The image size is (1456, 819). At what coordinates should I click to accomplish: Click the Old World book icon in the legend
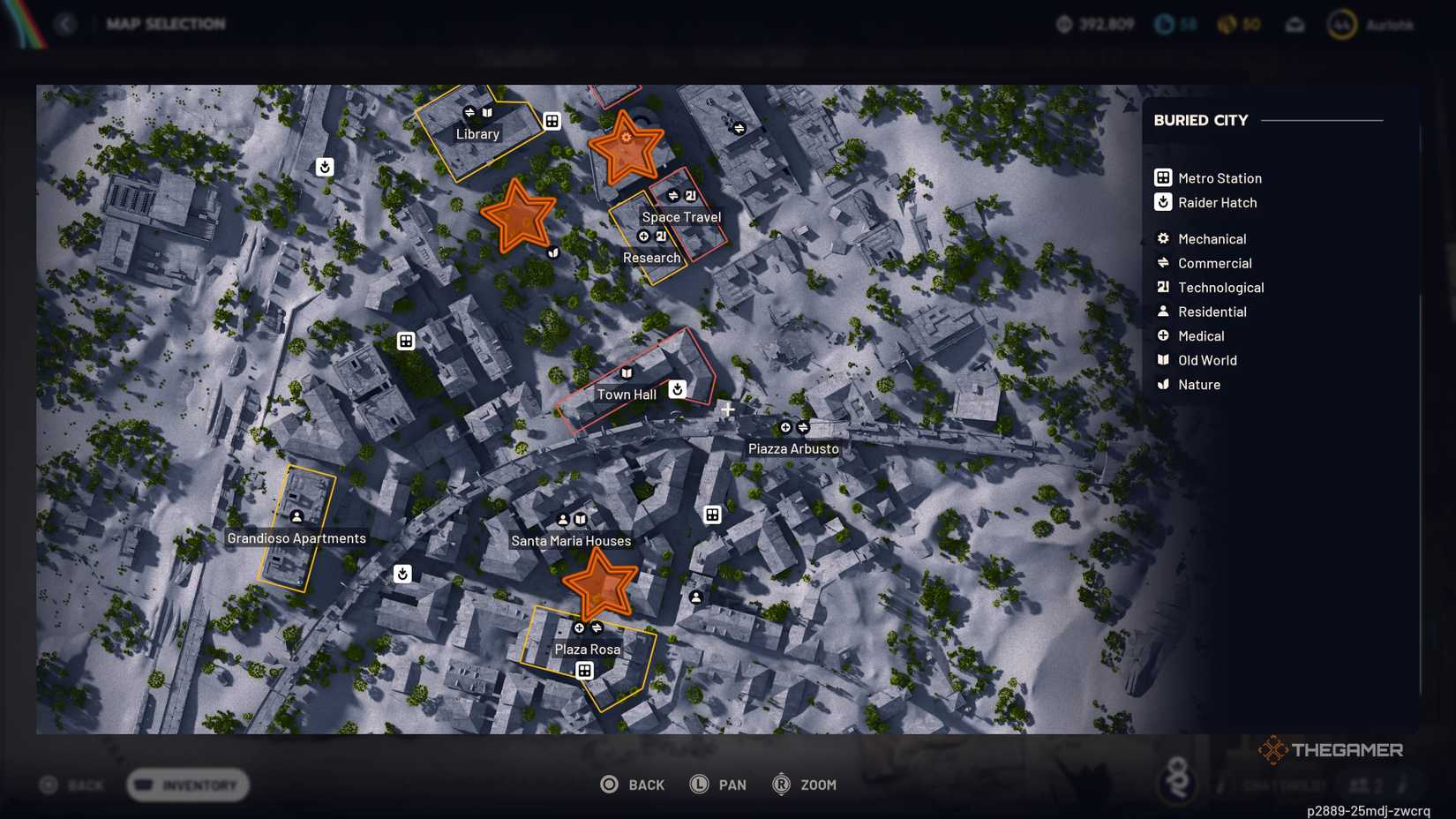[1162, 360]
